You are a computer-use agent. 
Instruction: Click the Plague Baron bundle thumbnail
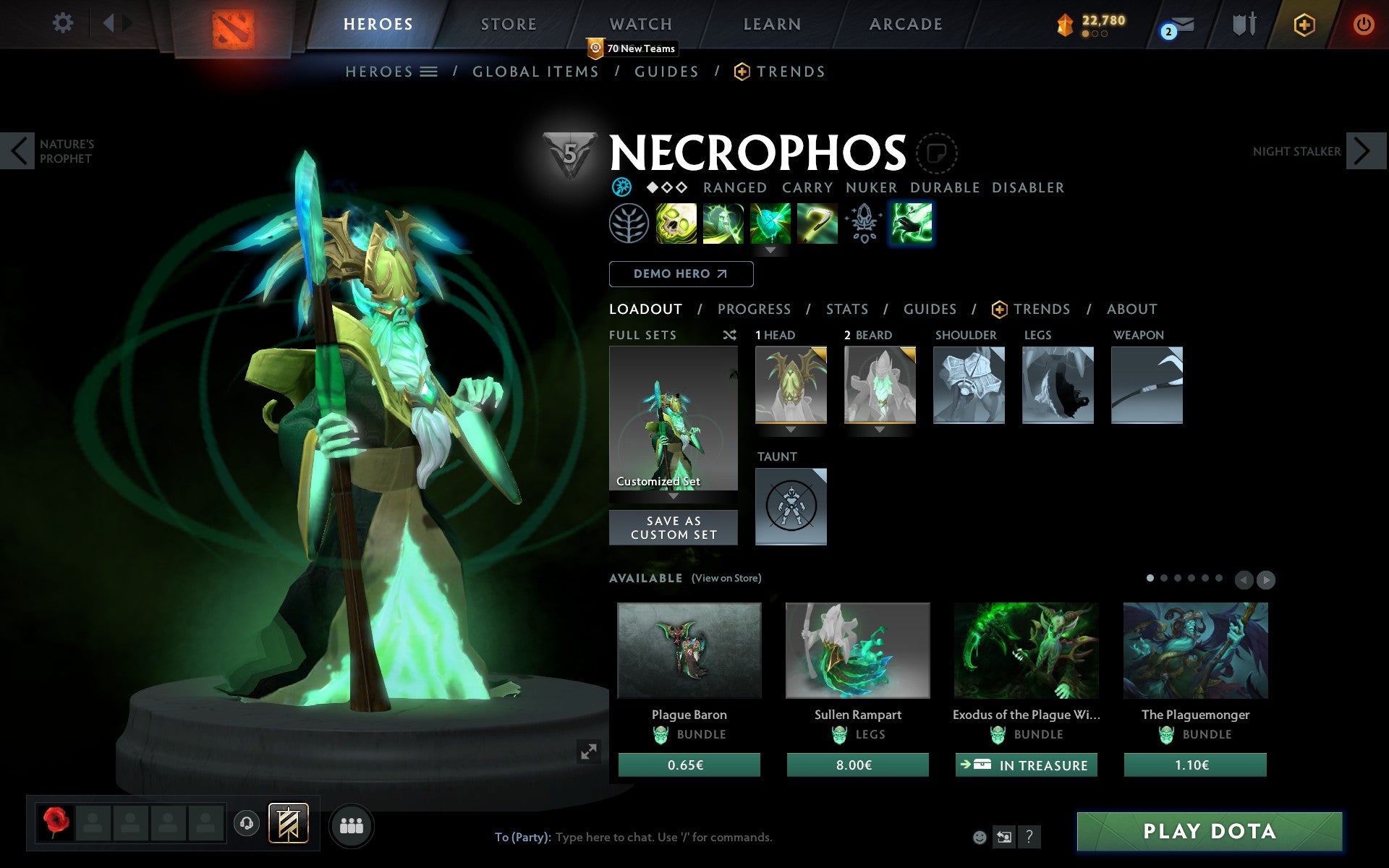[x=689, y=651]
